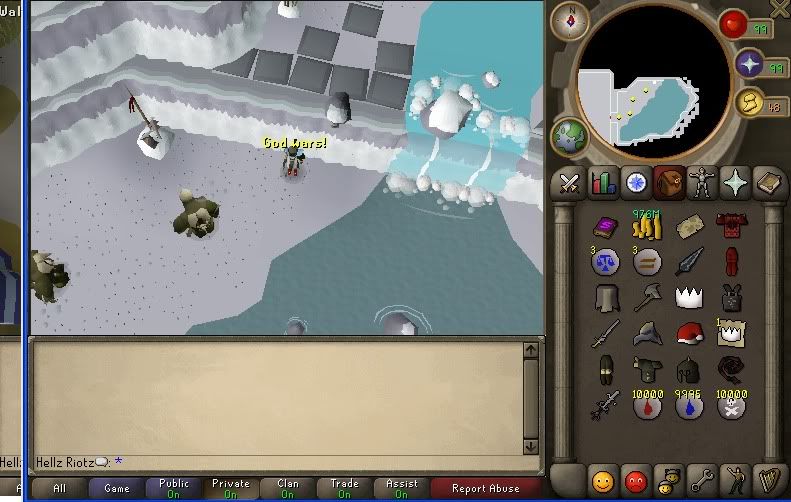This screenshot has height=502, width=791.
Task: Open the Prayer tab
Action: click(737, 183)
